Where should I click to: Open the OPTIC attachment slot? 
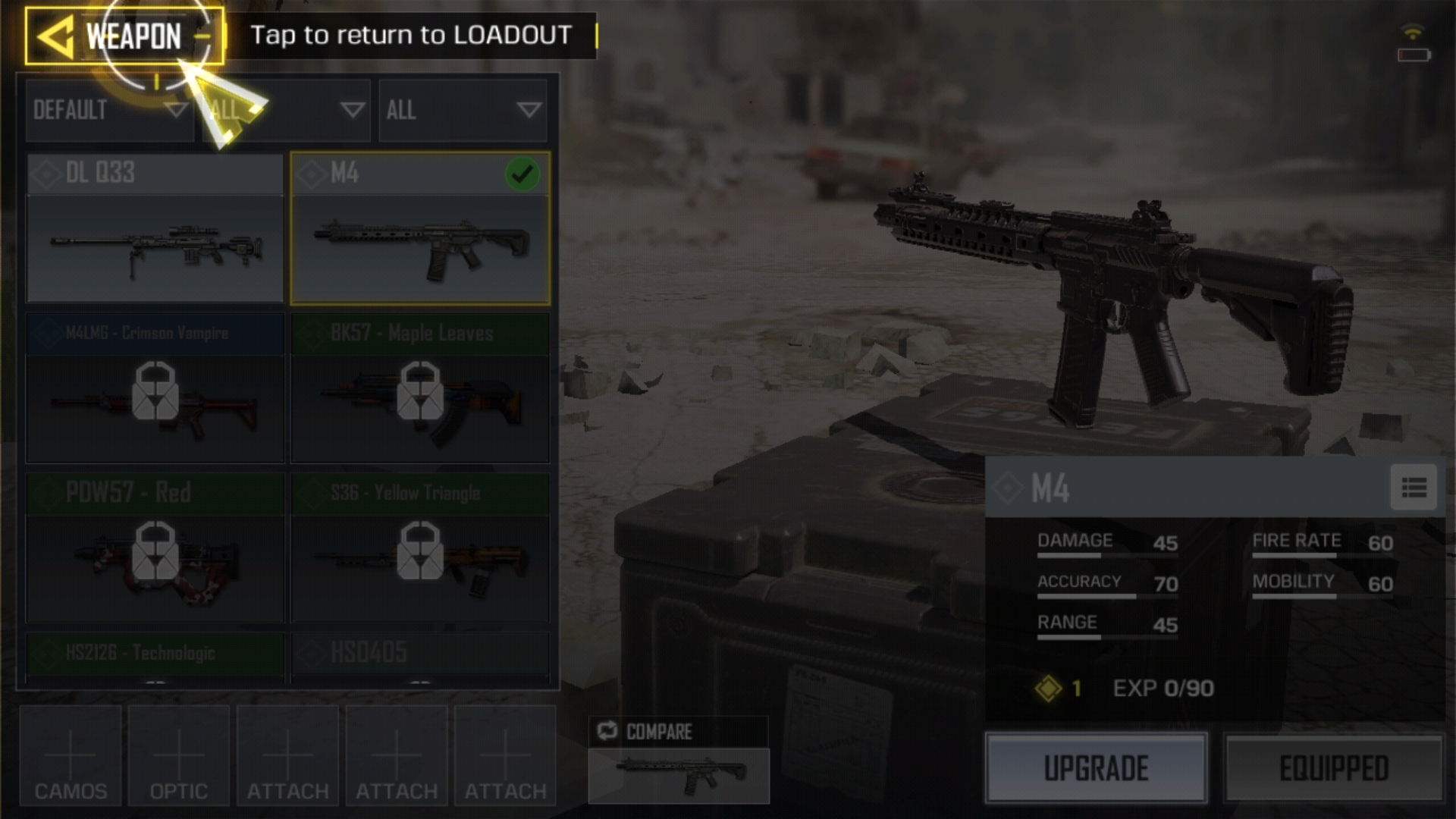179,755
